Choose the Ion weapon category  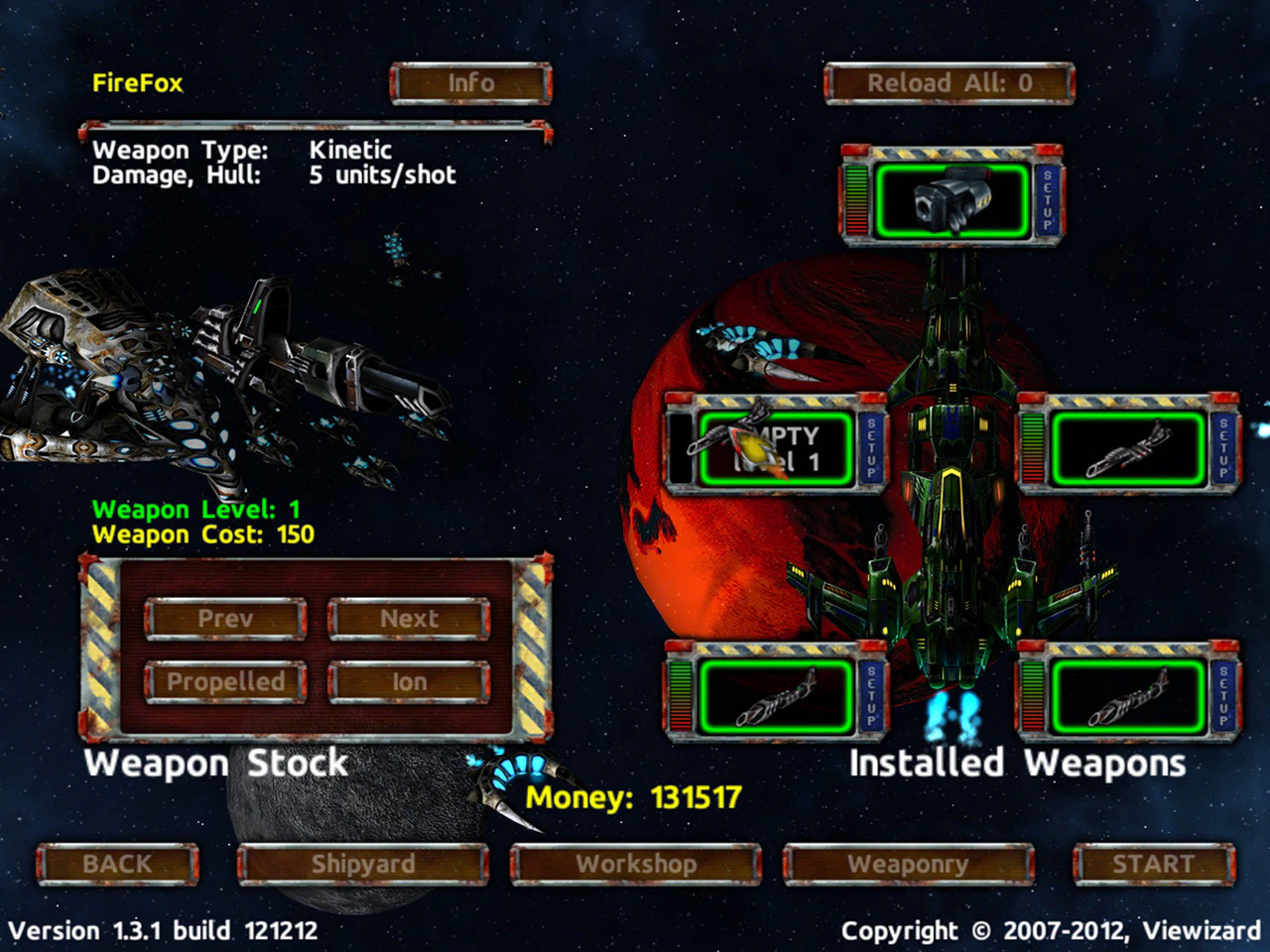[x=409, y=681]
